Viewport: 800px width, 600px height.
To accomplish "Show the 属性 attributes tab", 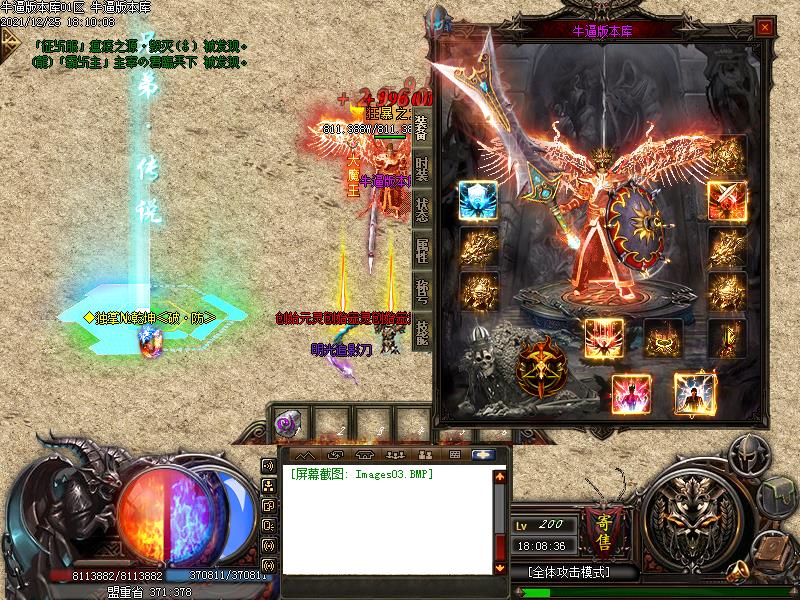I will pos(421,249).
